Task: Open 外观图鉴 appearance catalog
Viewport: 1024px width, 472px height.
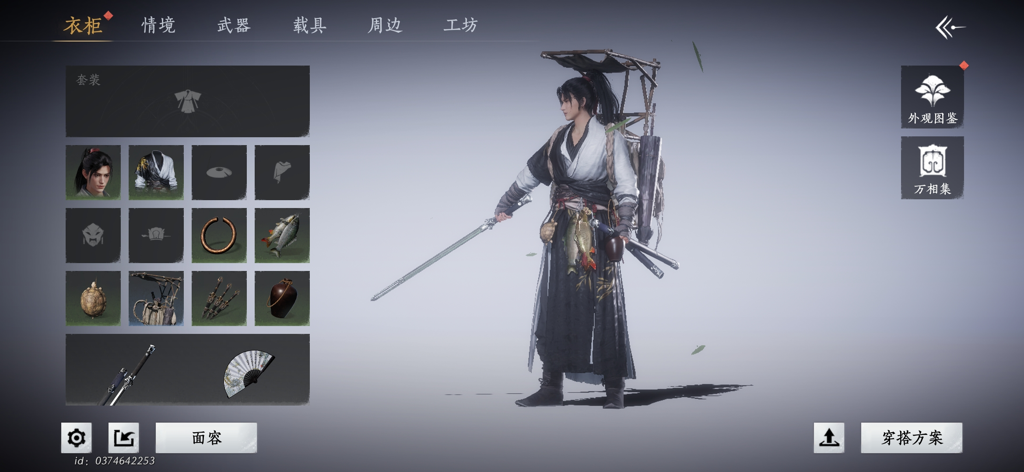Action: pyautogui.click(x=932, y=97)
